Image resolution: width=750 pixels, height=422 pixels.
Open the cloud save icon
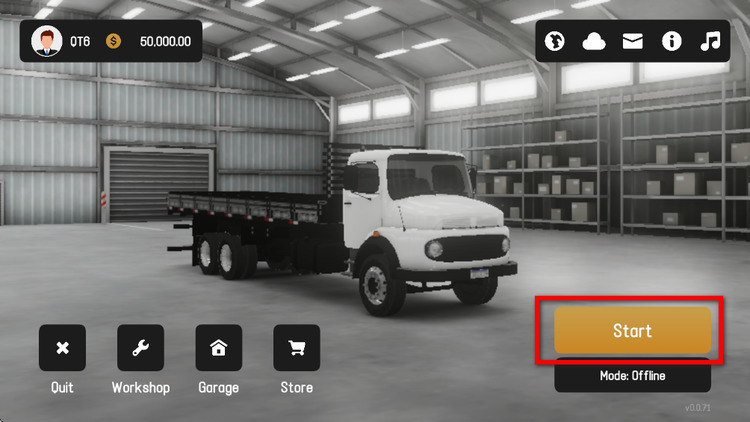point(595,41)
